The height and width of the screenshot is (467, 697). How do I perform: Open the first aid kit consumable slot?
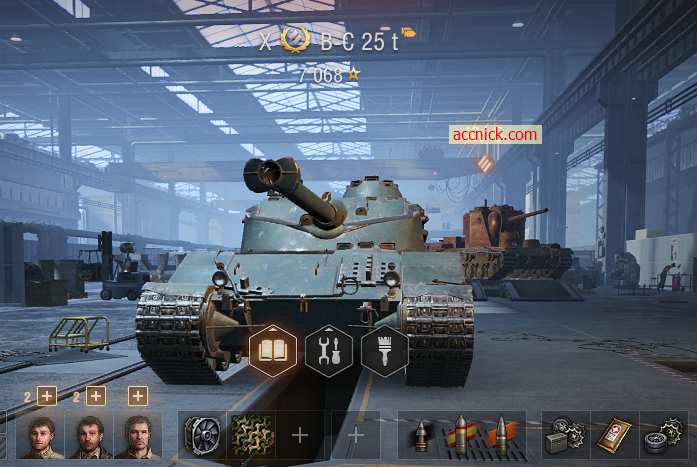(x=613, y=437)
